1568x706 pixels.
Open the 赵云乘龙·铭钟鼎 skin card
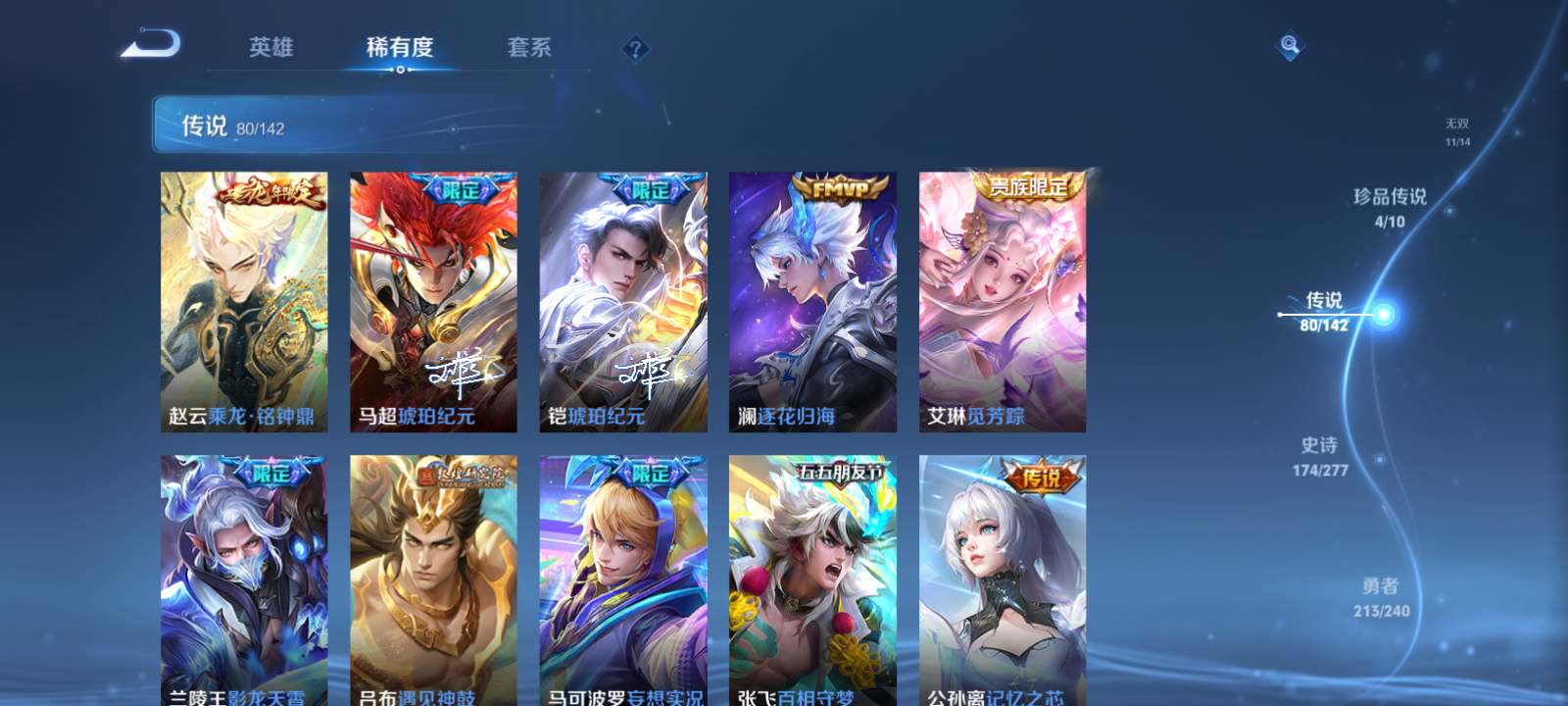(244, 299)
